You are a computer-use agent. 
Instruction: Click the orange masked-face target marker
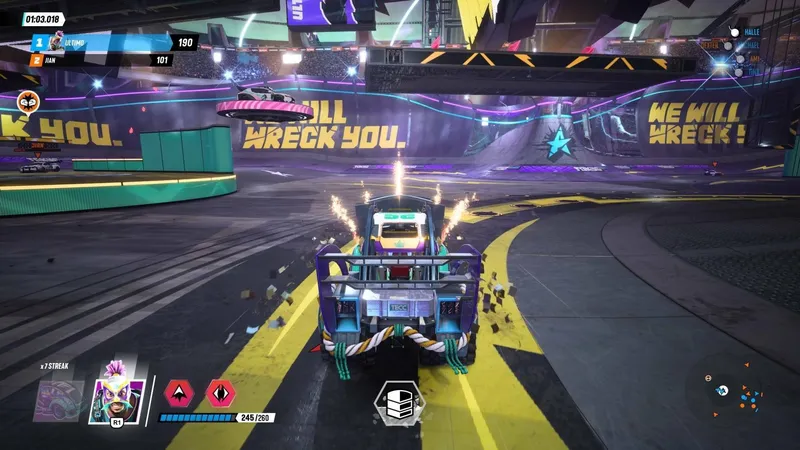coord(27,101)
